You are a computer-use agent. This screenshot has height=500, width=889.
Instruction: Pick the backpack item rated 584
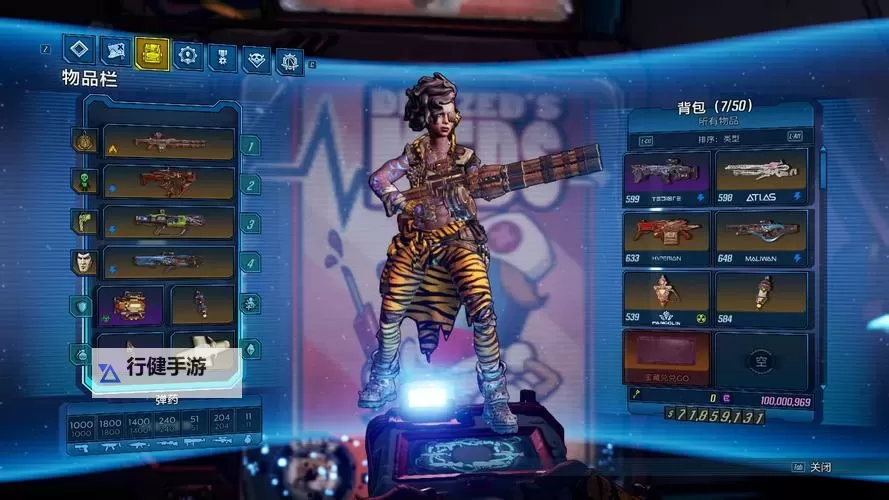762,296
